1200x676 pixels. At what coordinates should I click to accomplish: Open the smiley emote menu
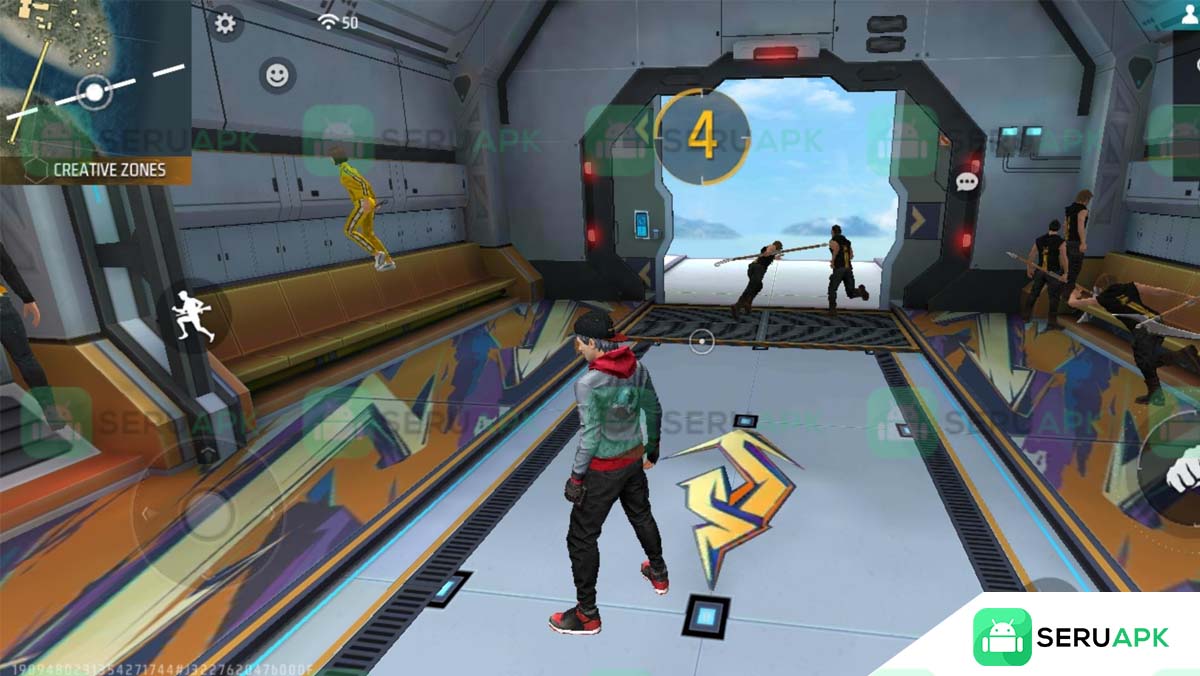pos(276,74)
